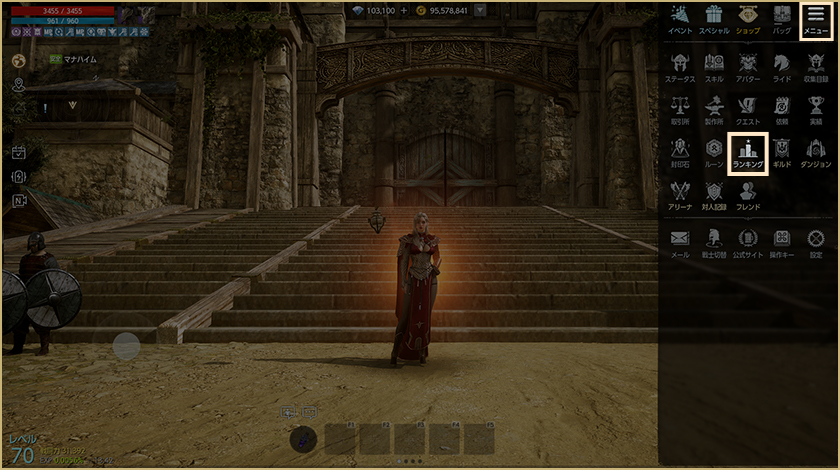Click the plus button beside the diamond currency

[x=404, y=10]
